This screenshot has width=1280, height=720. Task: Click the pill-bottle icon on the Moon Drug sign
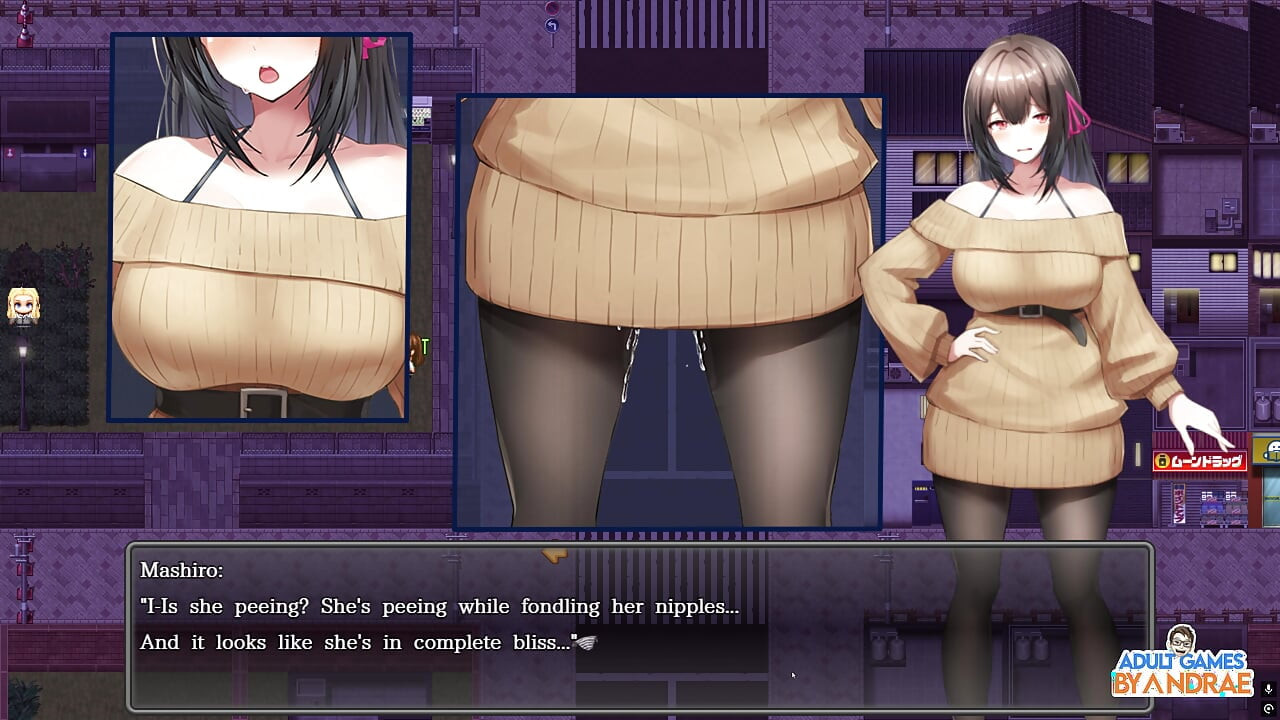(x=1161, y=459)
